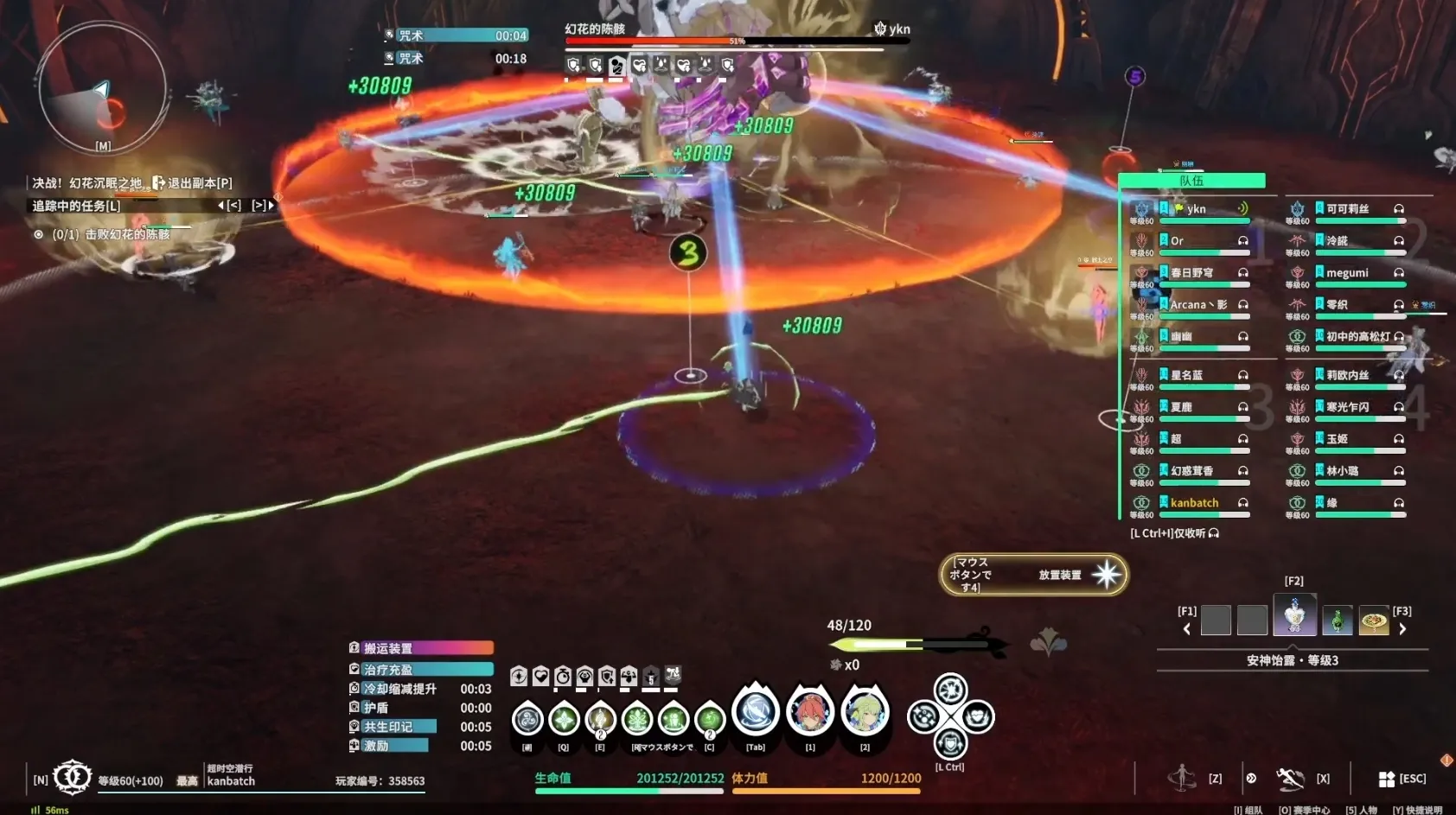Show next items with the right arrow
Screen dimensions: 1456x815
[x=1402, y=628]
